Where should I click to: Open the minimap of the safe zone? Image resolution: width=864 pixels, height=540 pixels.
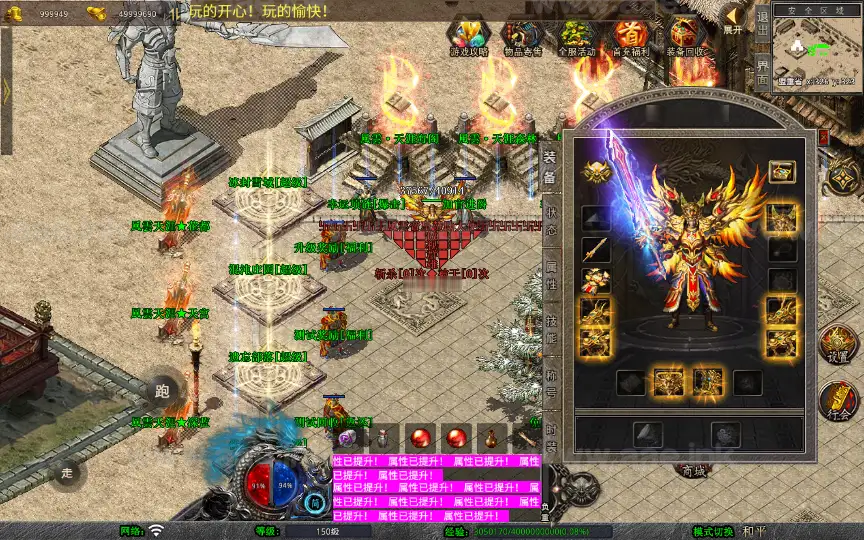[818, 50]
